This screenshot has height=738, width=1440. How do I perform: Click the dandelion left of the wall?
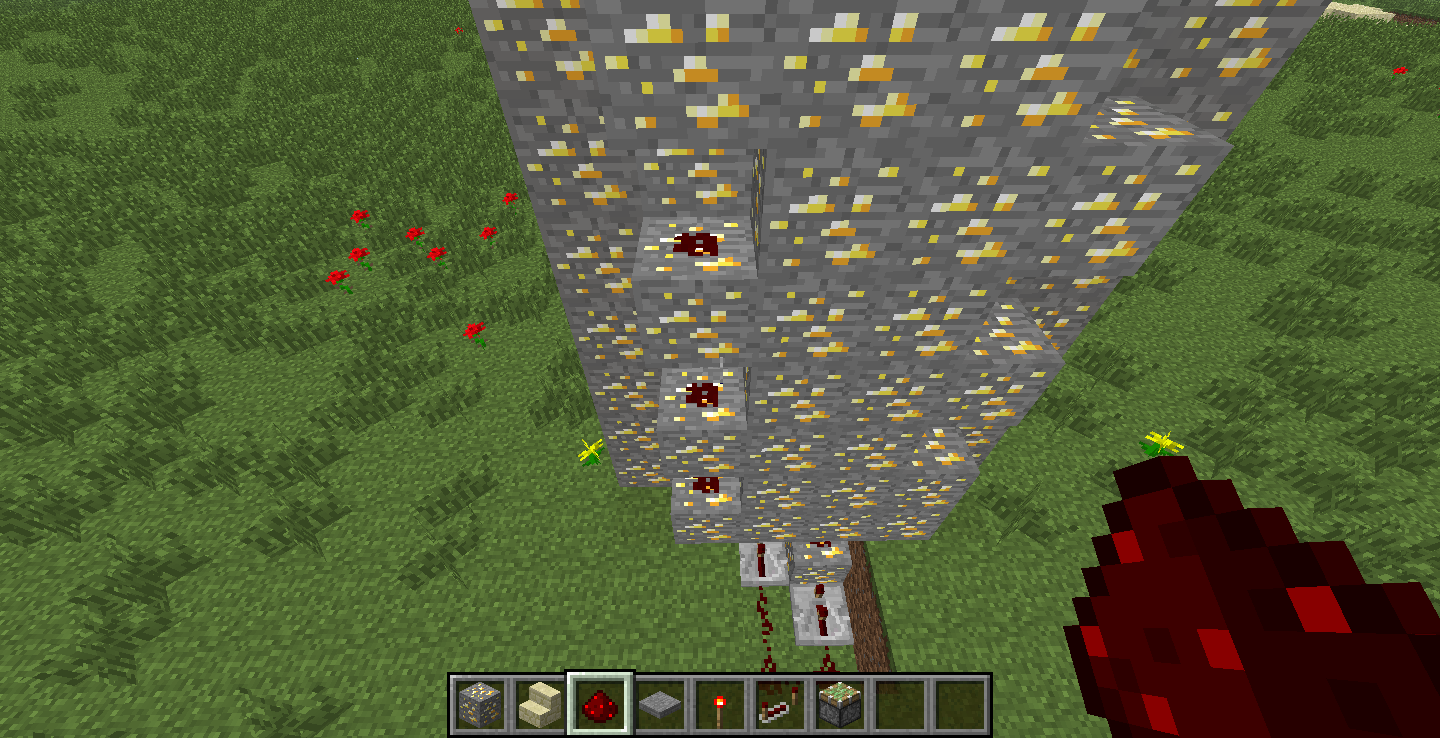click(590, 452)
